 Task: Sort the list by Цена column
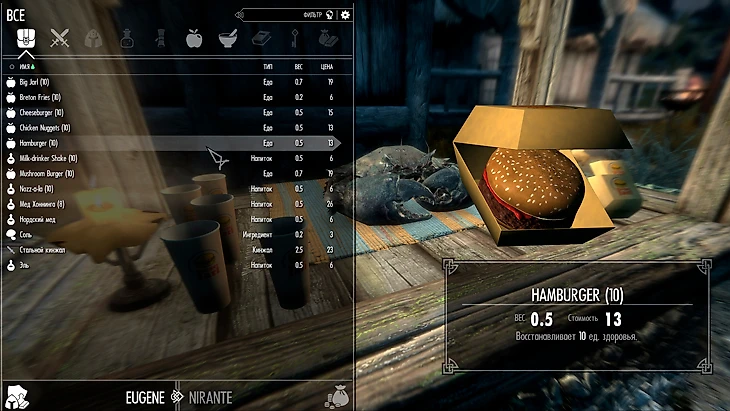[328, 65]
